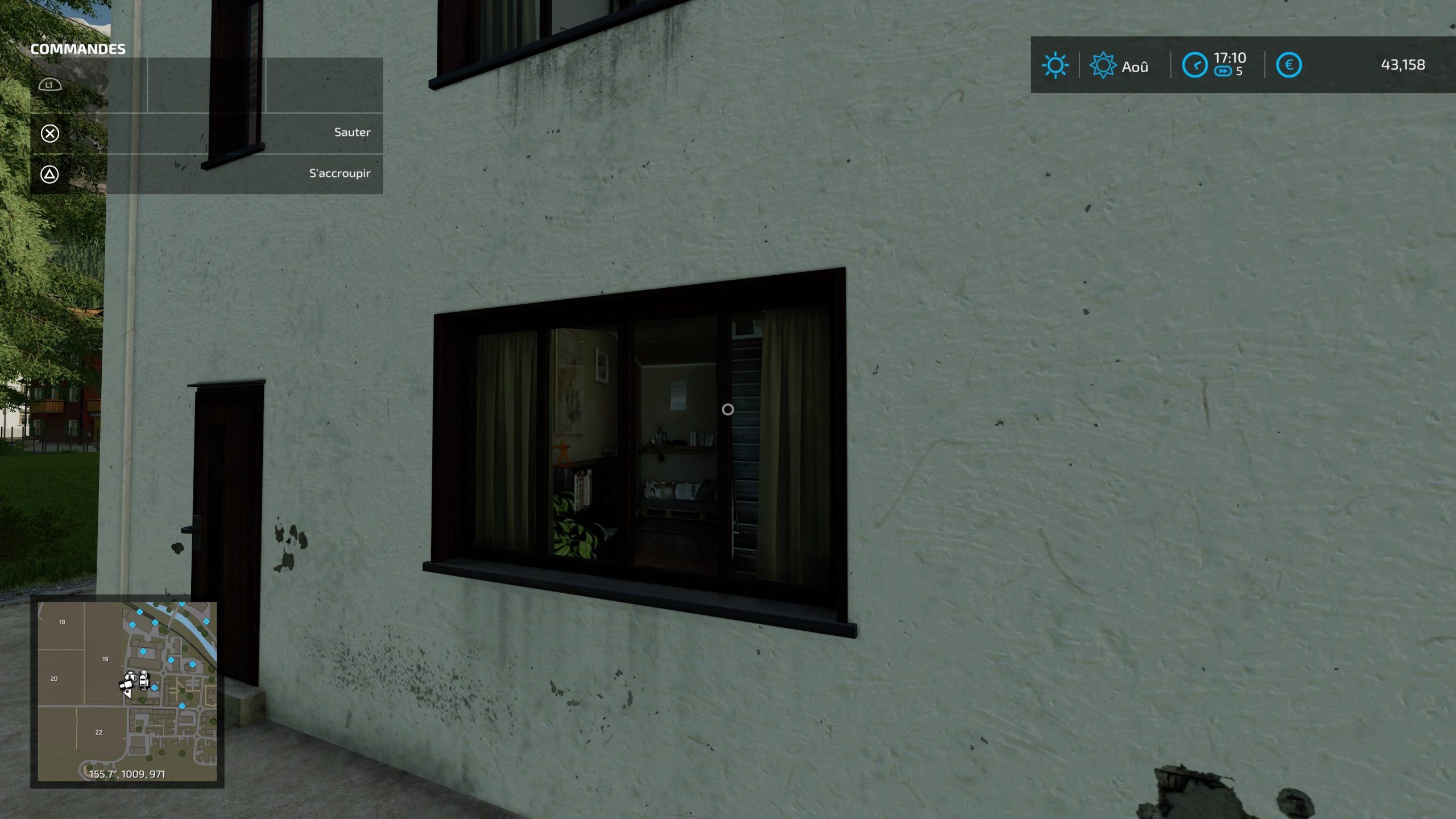The width and height of the screenshot is (1456, 819).
Task: Select the Sauter command row
Action: pos(206,133)
